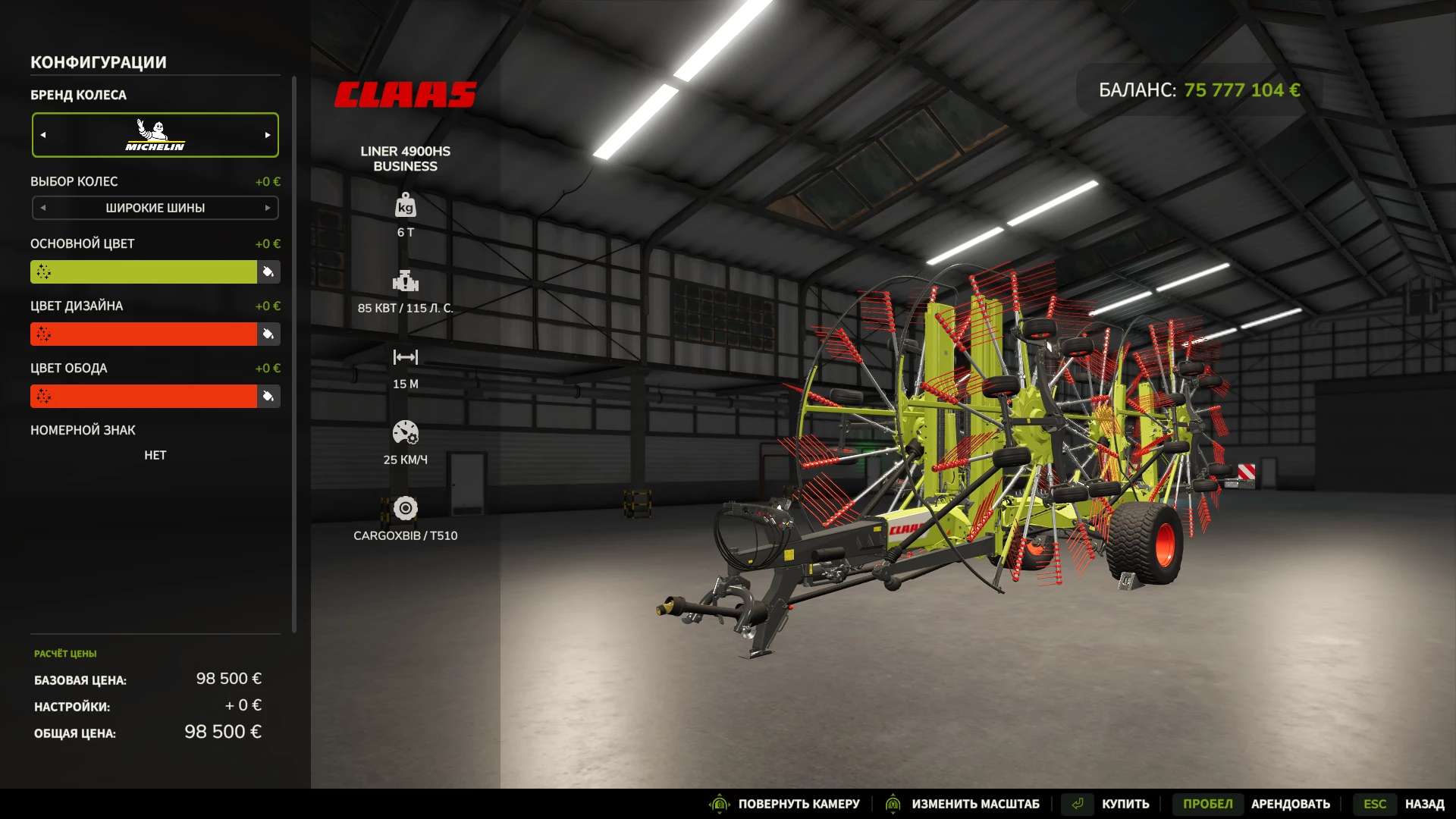Viewport: 1456px width, 819px height.
Task: Click the kg weight specification icon
Action: (x=406, y=206)
